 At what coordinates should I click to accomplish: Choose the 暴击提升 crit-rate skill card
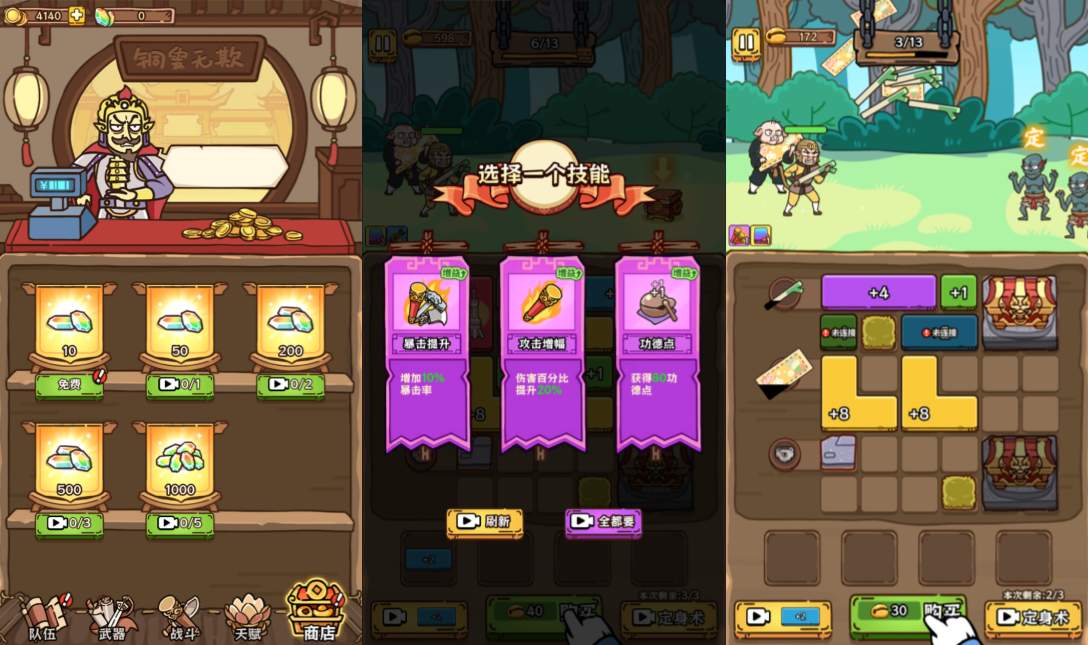pos(427,350)
